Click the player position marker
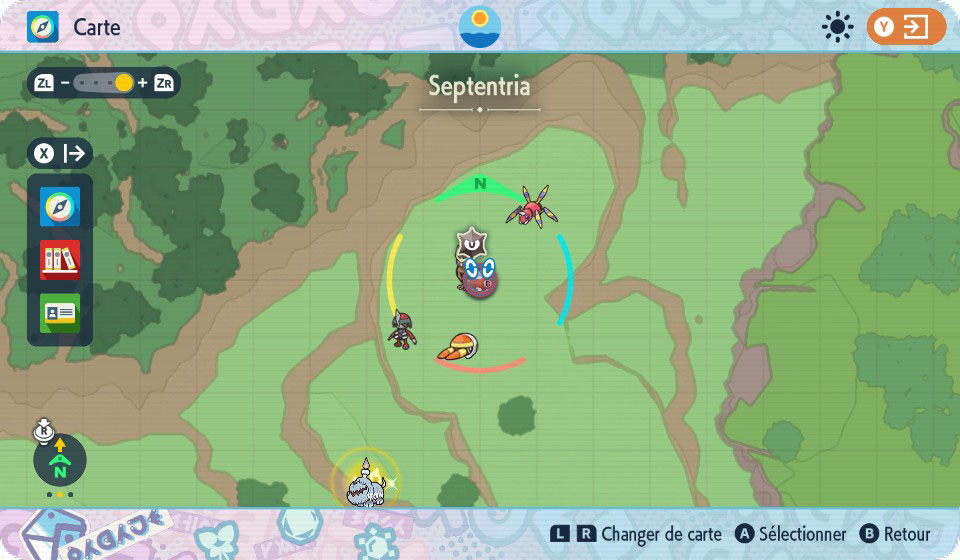Screen dimensions: 960x560 click(479, 275)
